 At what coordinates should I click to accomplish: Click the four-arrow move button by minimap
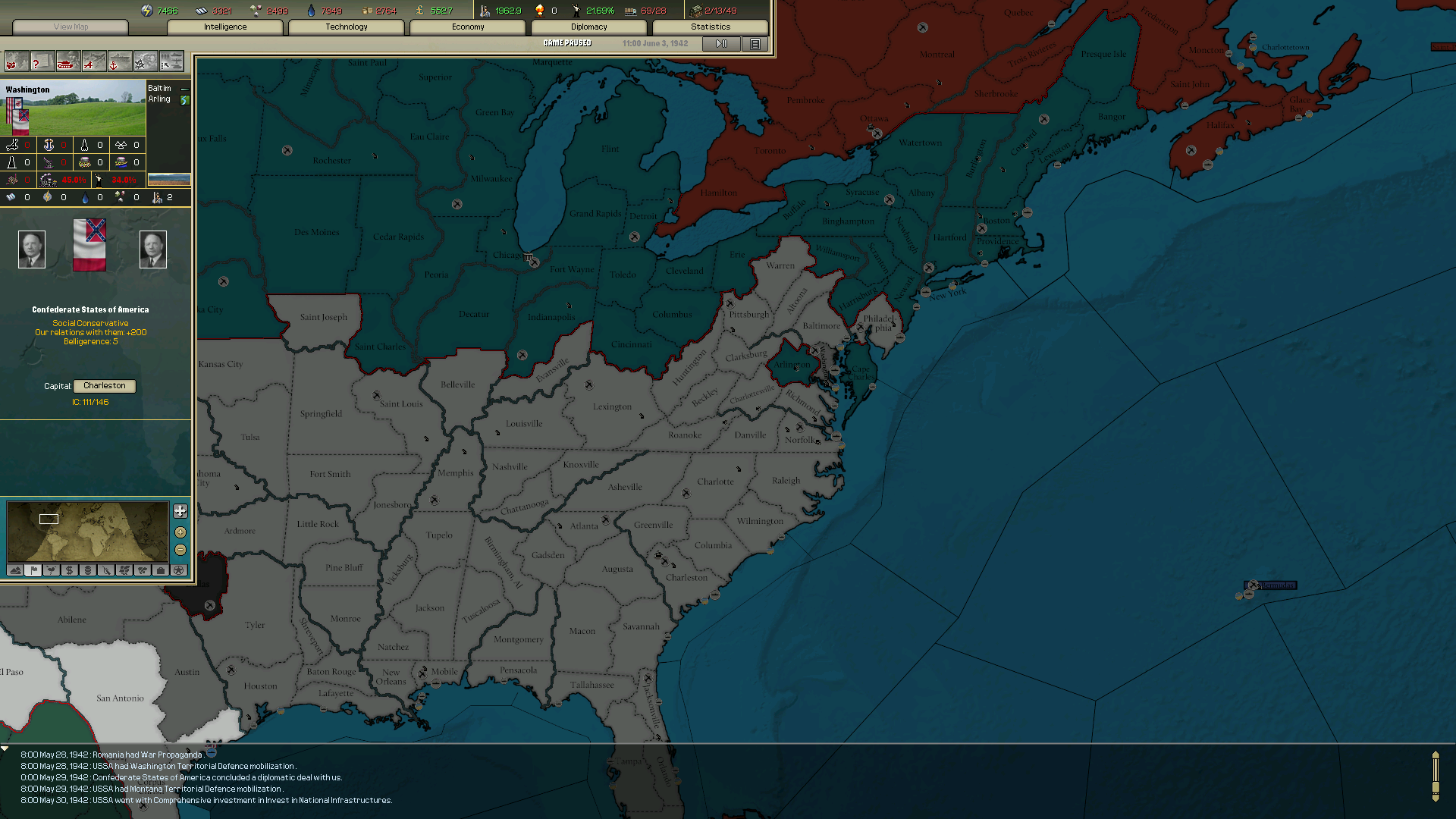point(180,511)
